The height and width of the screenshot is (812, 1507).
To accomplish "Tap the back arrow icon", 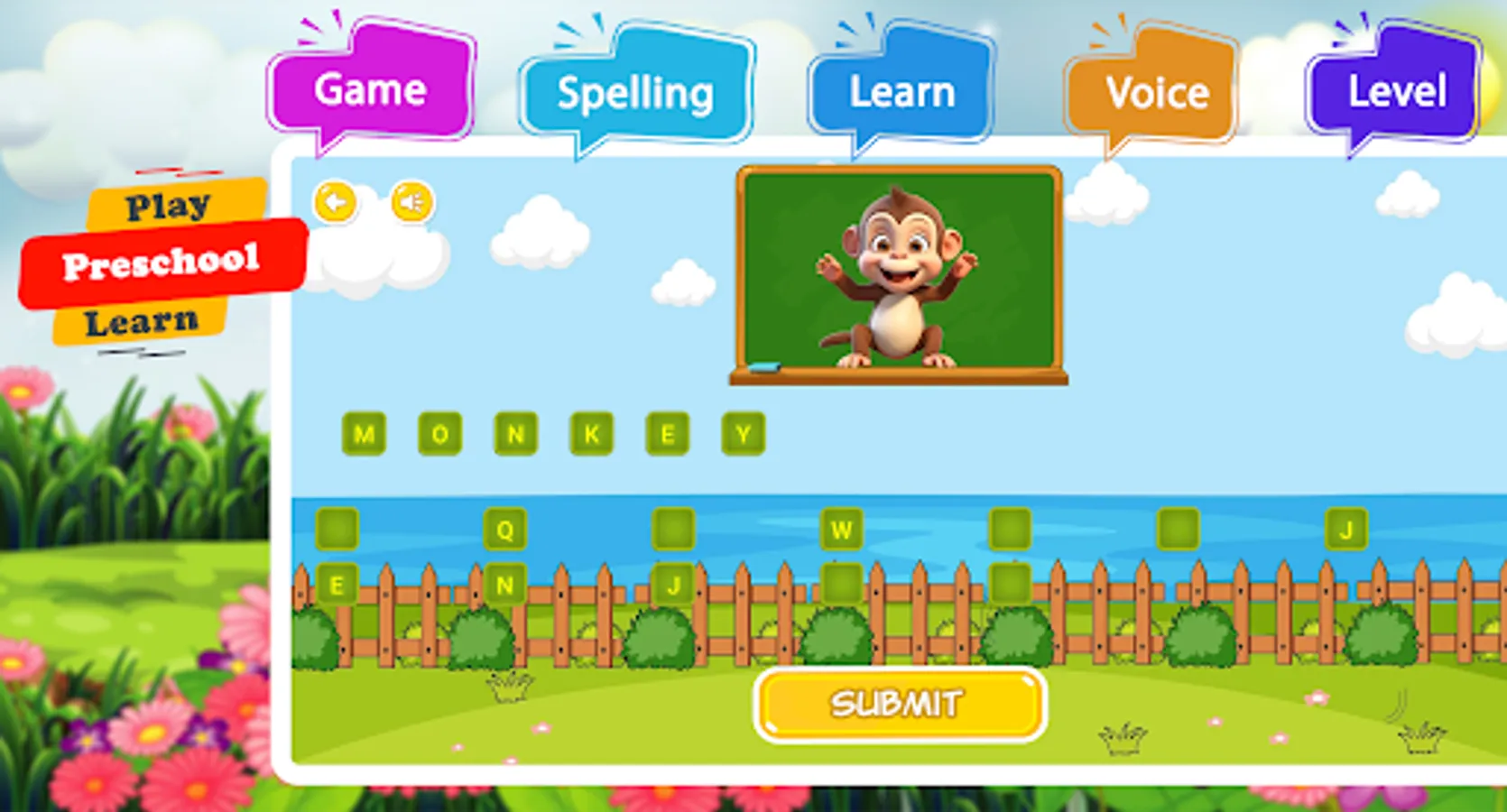I will [335, 202].
